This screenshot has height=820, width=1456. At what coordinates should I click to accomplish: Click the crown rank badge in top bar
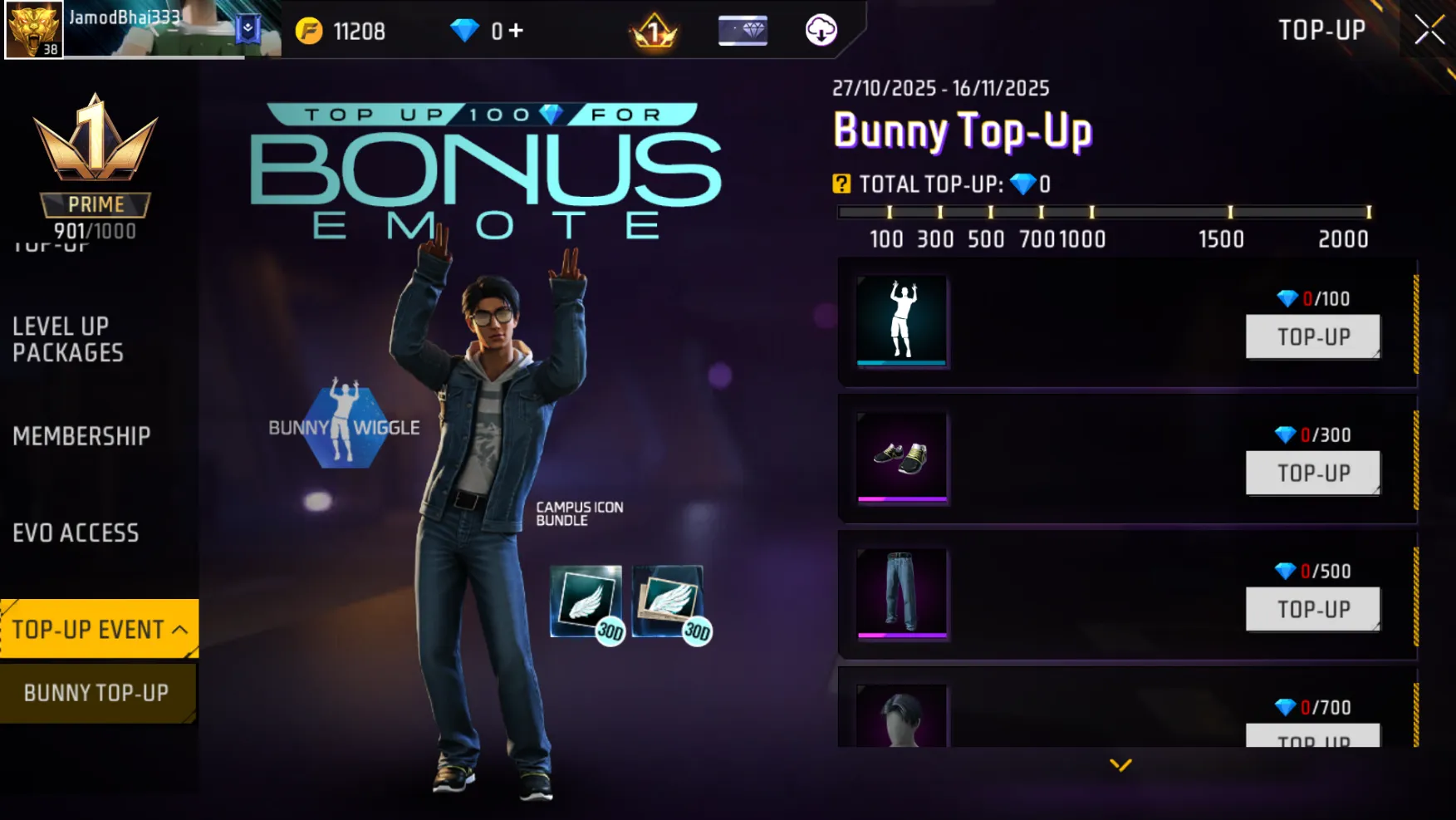point(653,31)
